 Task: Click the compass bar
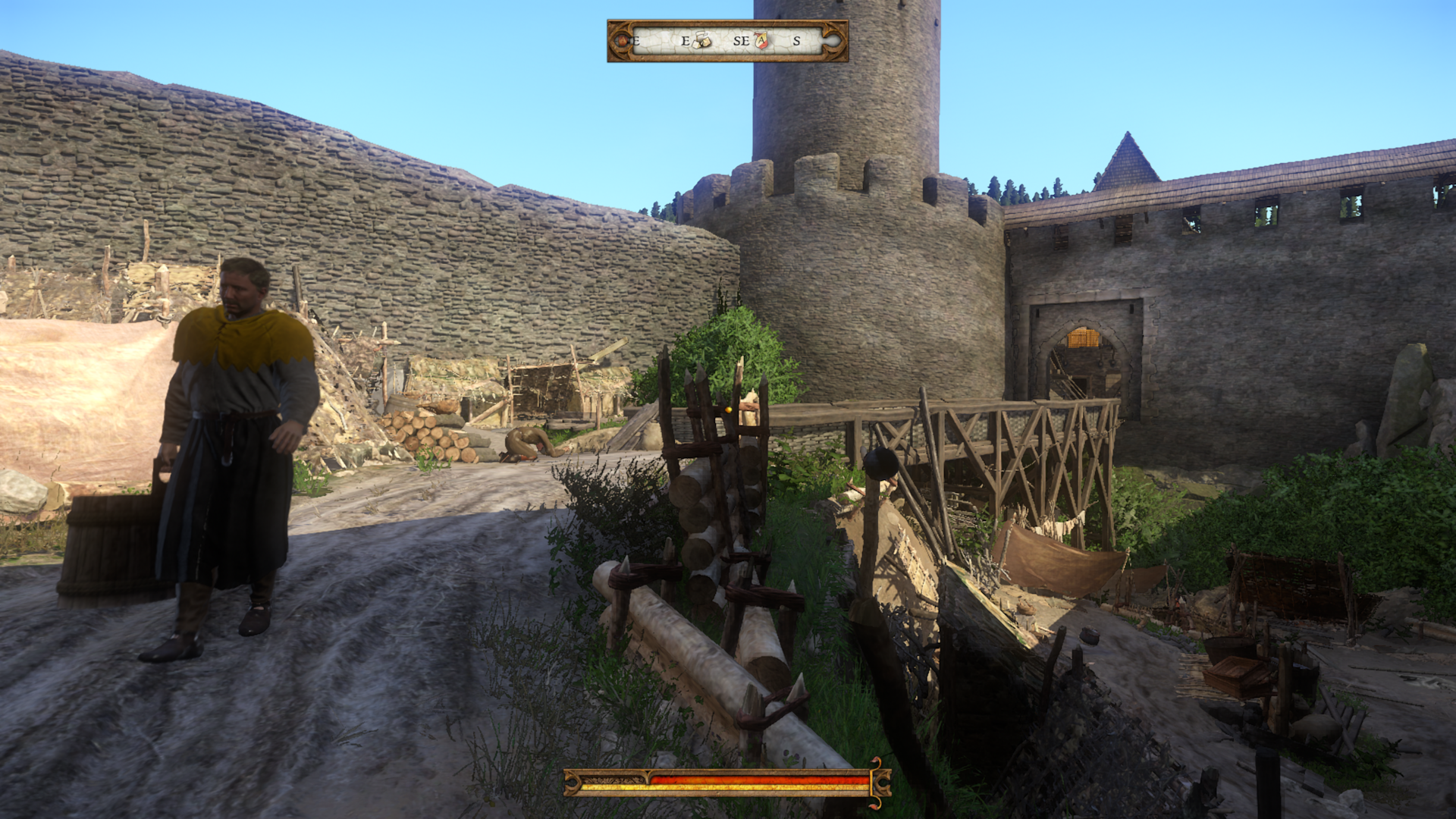[x=727, y=41]
